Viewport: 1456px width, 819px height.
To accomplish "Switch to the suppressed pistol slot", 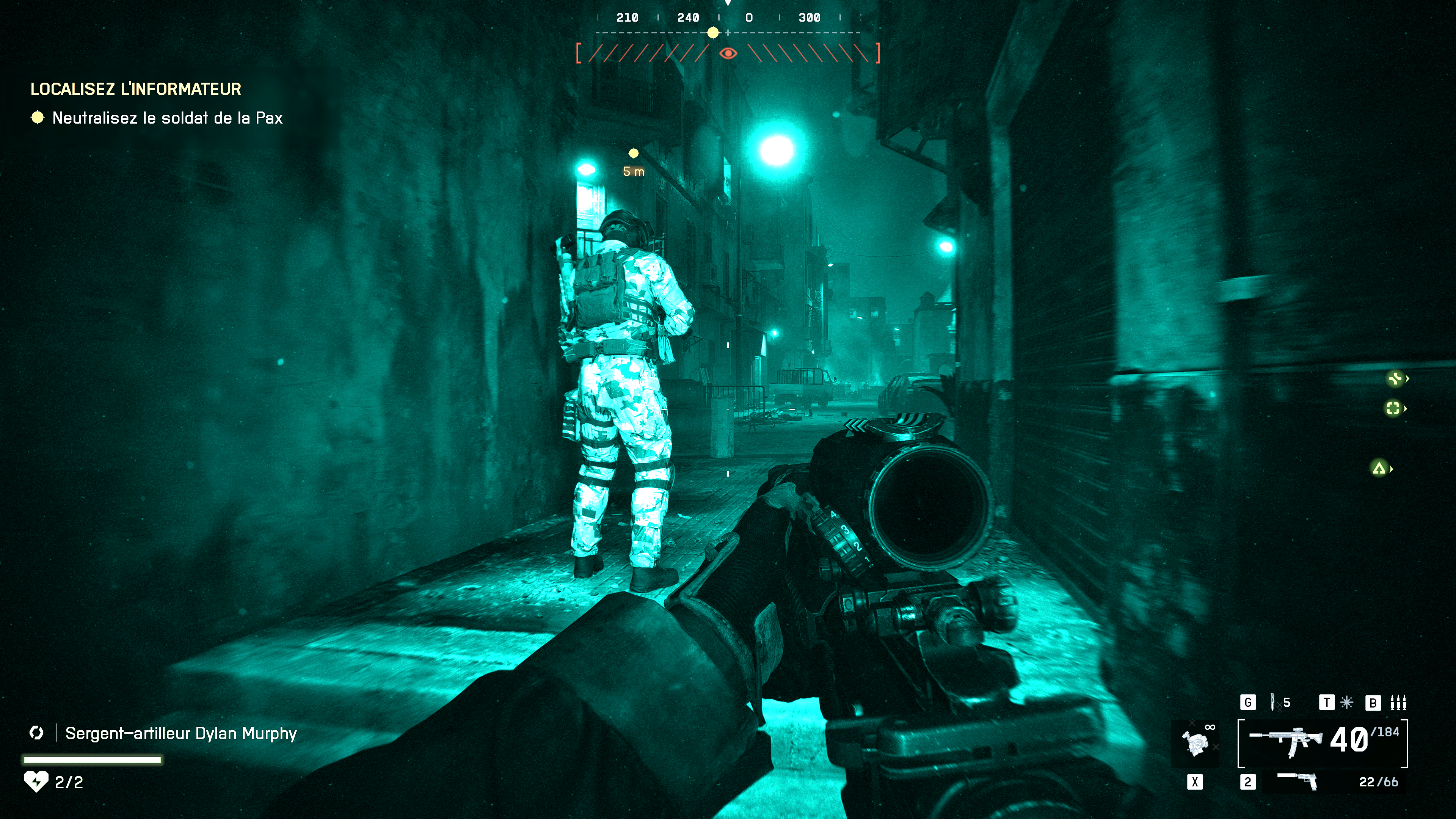I will tap(1298, 782).
